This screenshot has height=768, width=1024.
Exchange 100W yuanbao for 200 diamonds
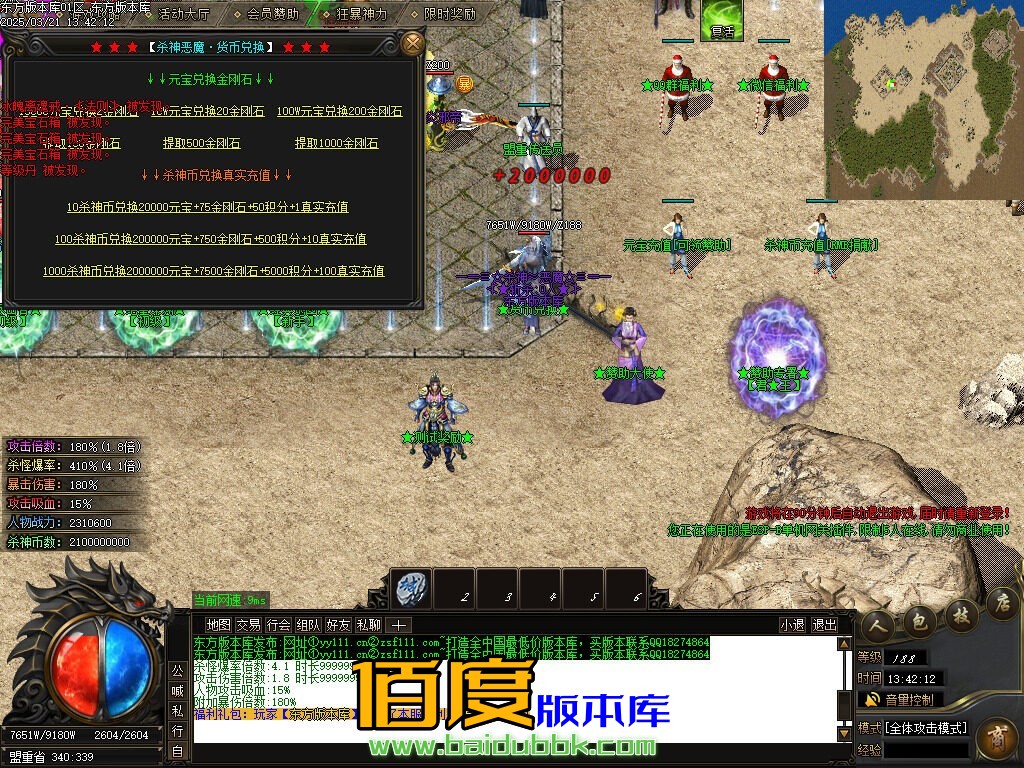pyautogui.click(x=339, y=111)
